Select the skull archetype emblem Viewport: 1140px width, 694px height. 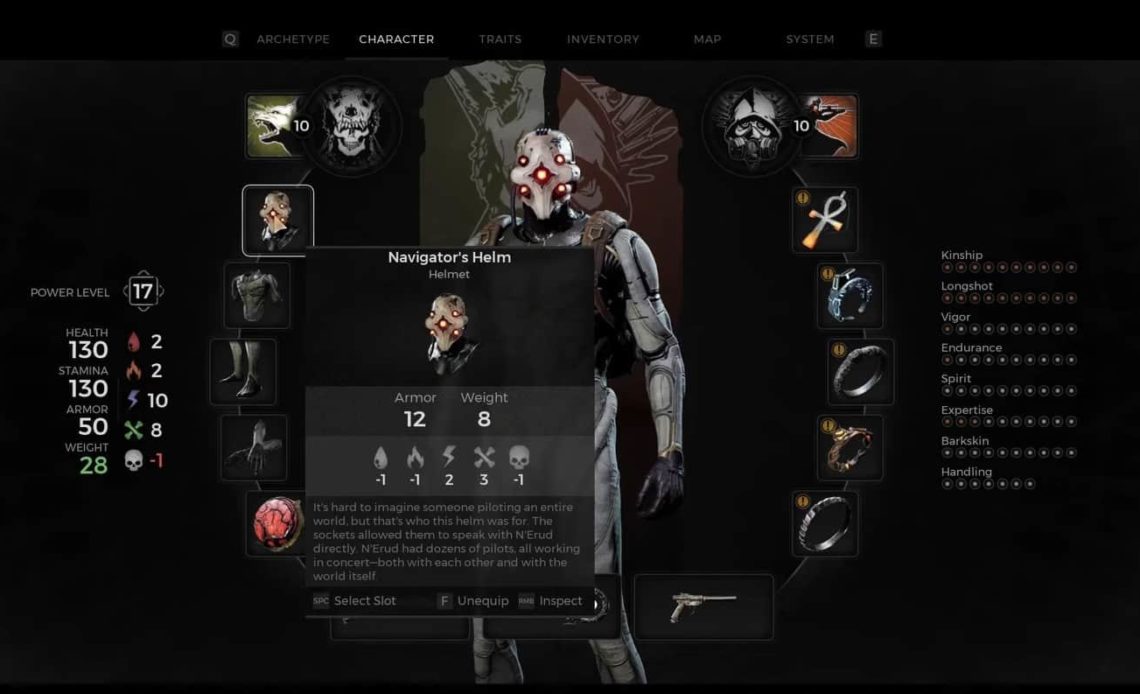click(352, 126)
